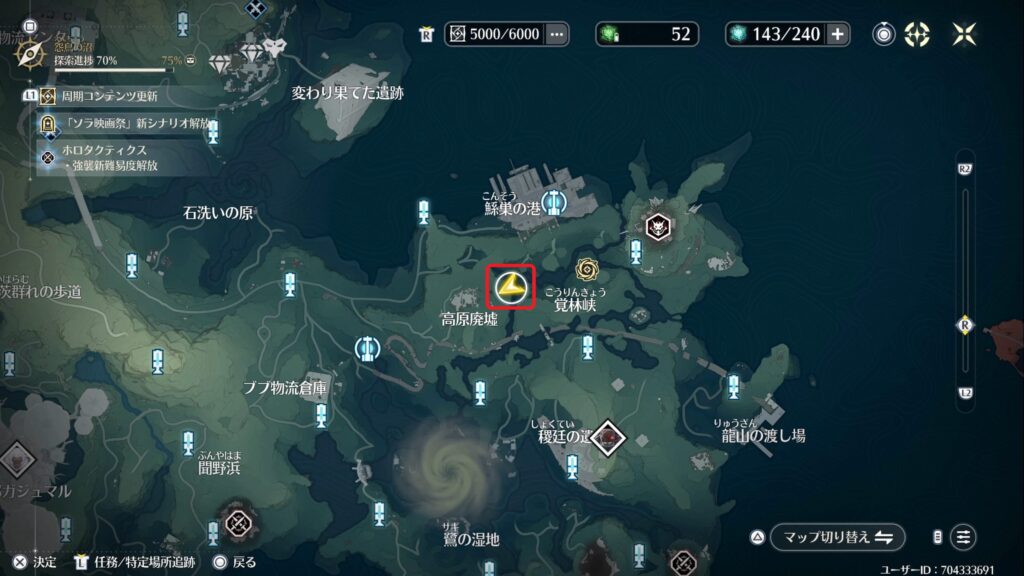Click the four-star target icon in top bar

point(917,34)
